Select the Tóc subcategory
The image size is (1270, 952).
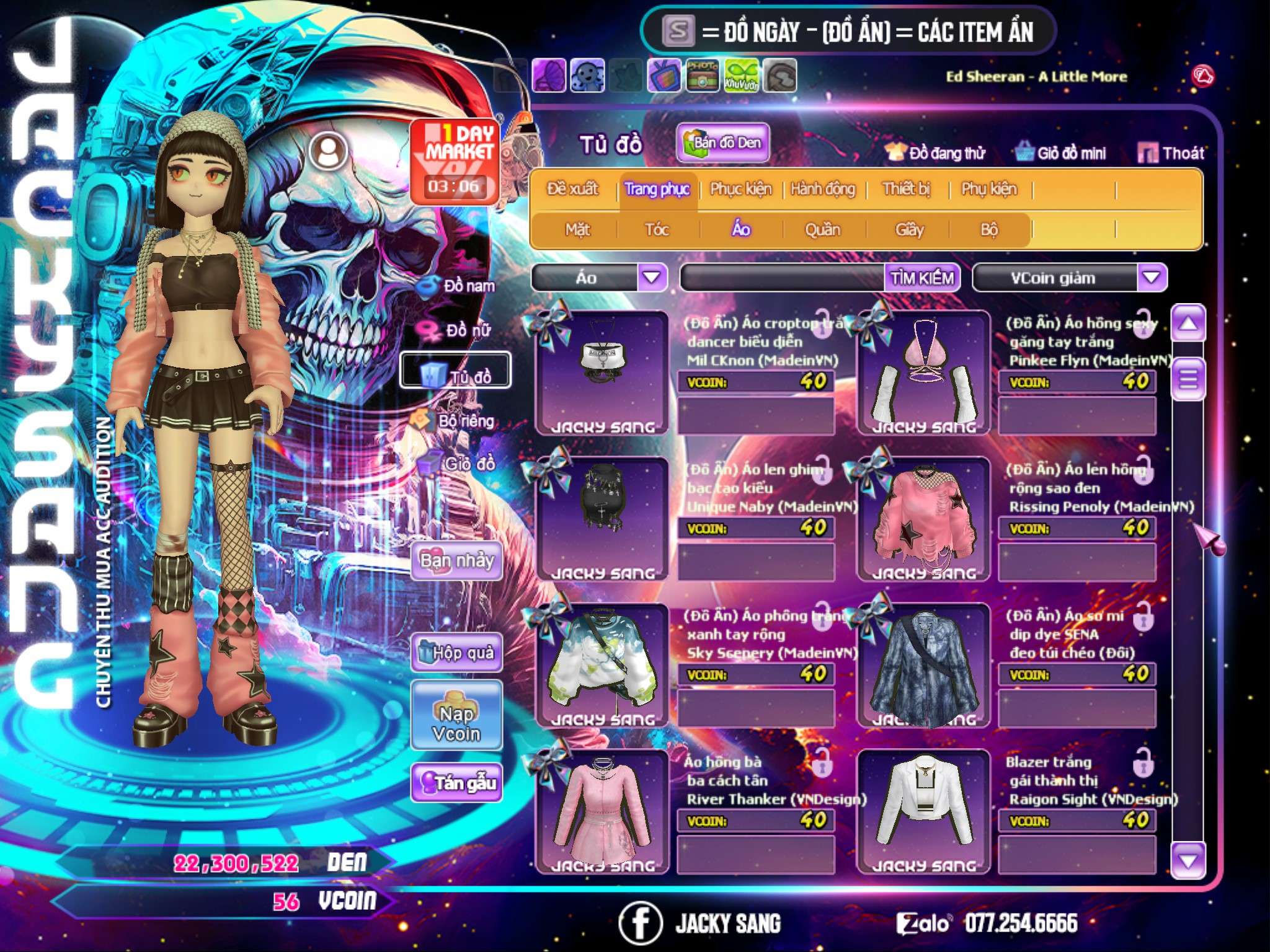click(x=657, y=230)
